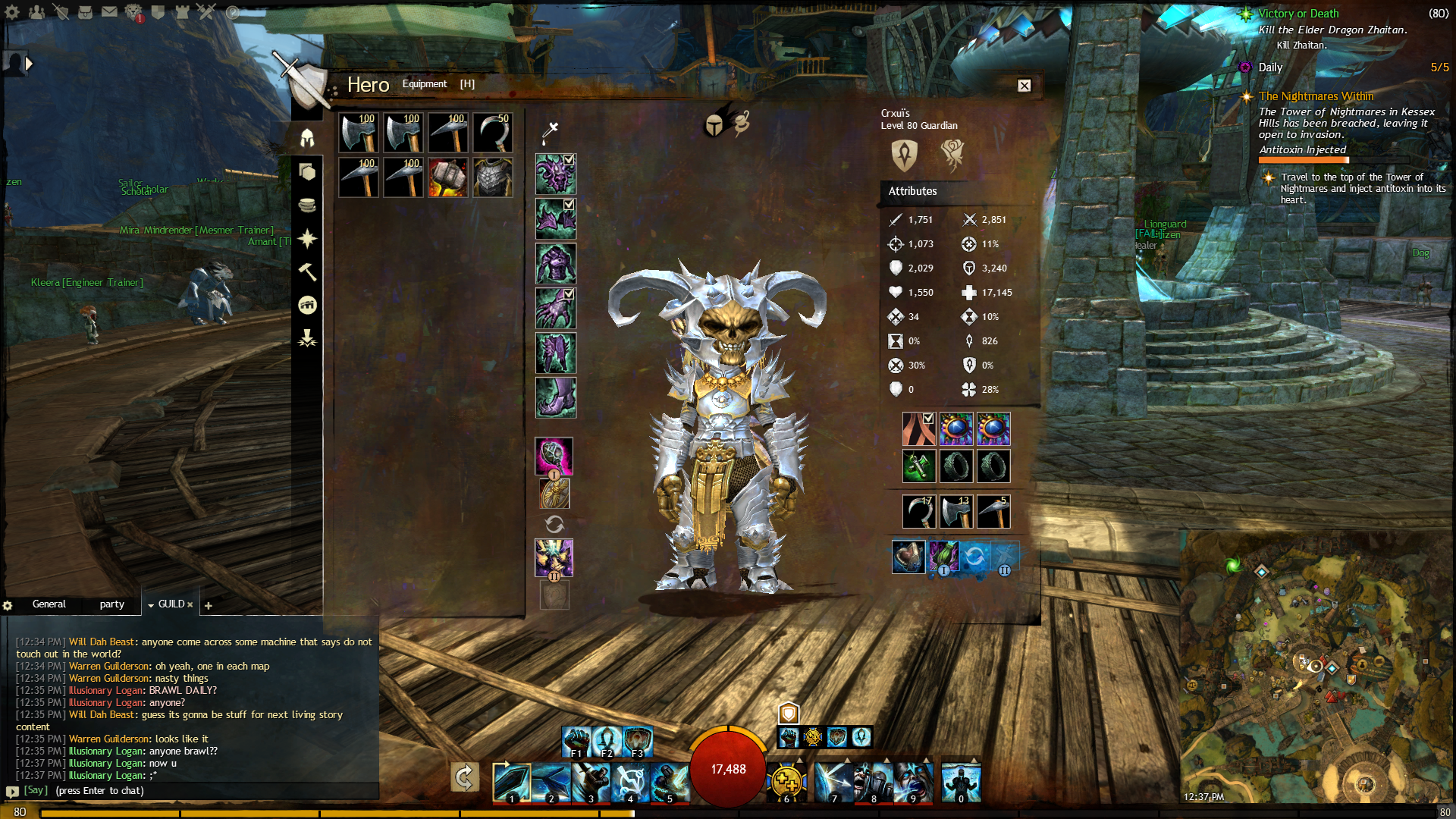Open the game menu gear icon
This screenshot has width=1456, height=819.
pos(12,12)
